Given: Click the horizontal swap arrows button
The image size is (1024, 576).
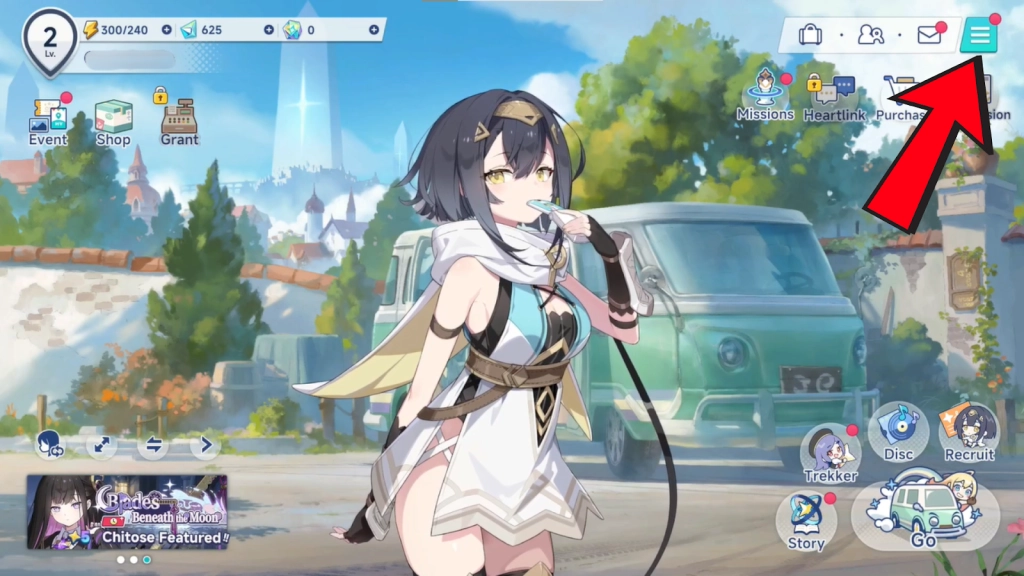Looking at the screenshot, I should pyautogui.click(x=153, y=445).
